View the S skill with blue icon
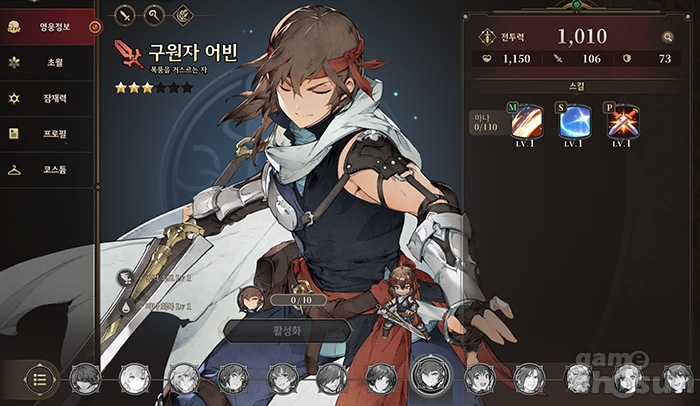Screen dimensions: 700x406 click(574, 122)
